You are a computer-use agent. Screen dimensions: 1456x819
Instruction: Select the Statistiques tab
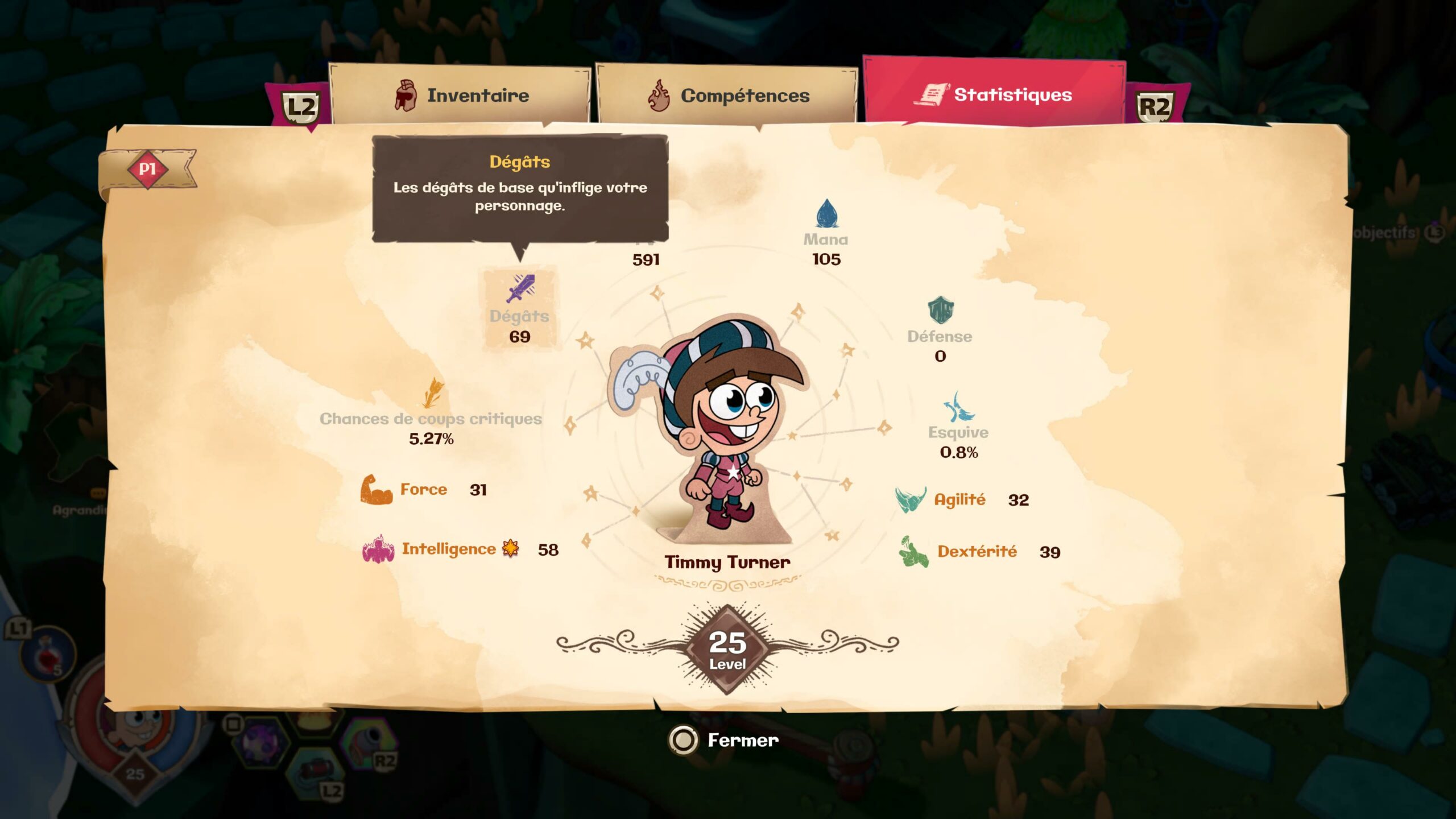pos(994,94)
